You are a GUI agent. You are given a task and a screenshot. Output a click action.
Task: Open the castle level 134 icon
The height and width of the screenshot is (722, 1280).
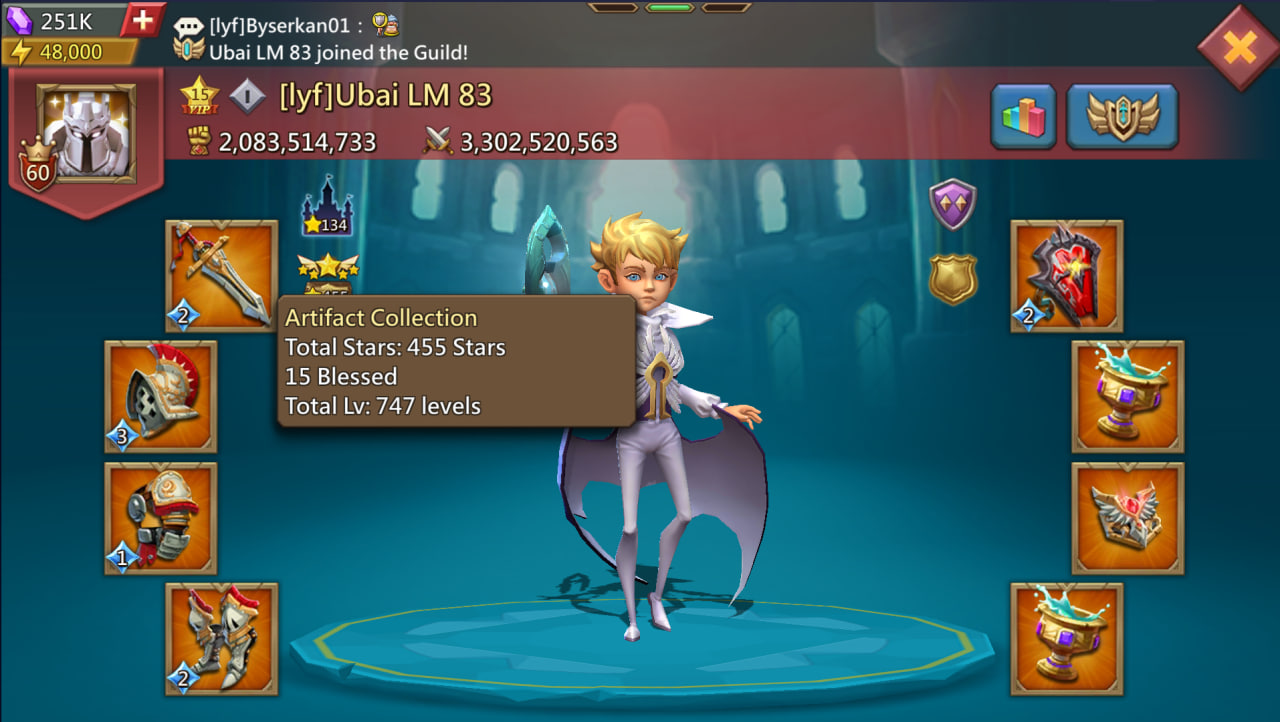pyautogui.click(x=326, y=208)
